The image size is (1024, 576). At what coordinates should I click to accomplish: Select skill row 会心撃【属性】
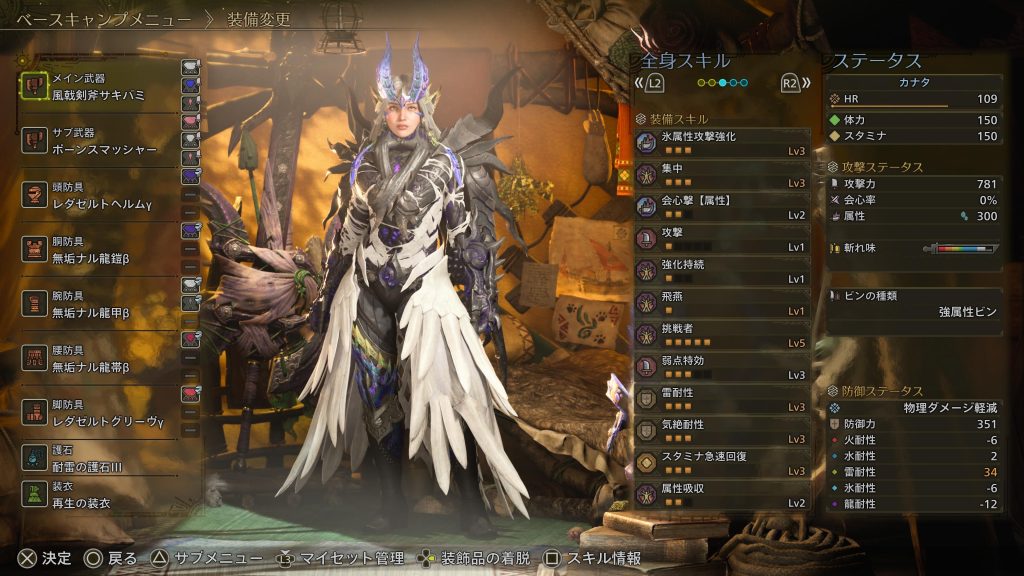click(722, 207)
